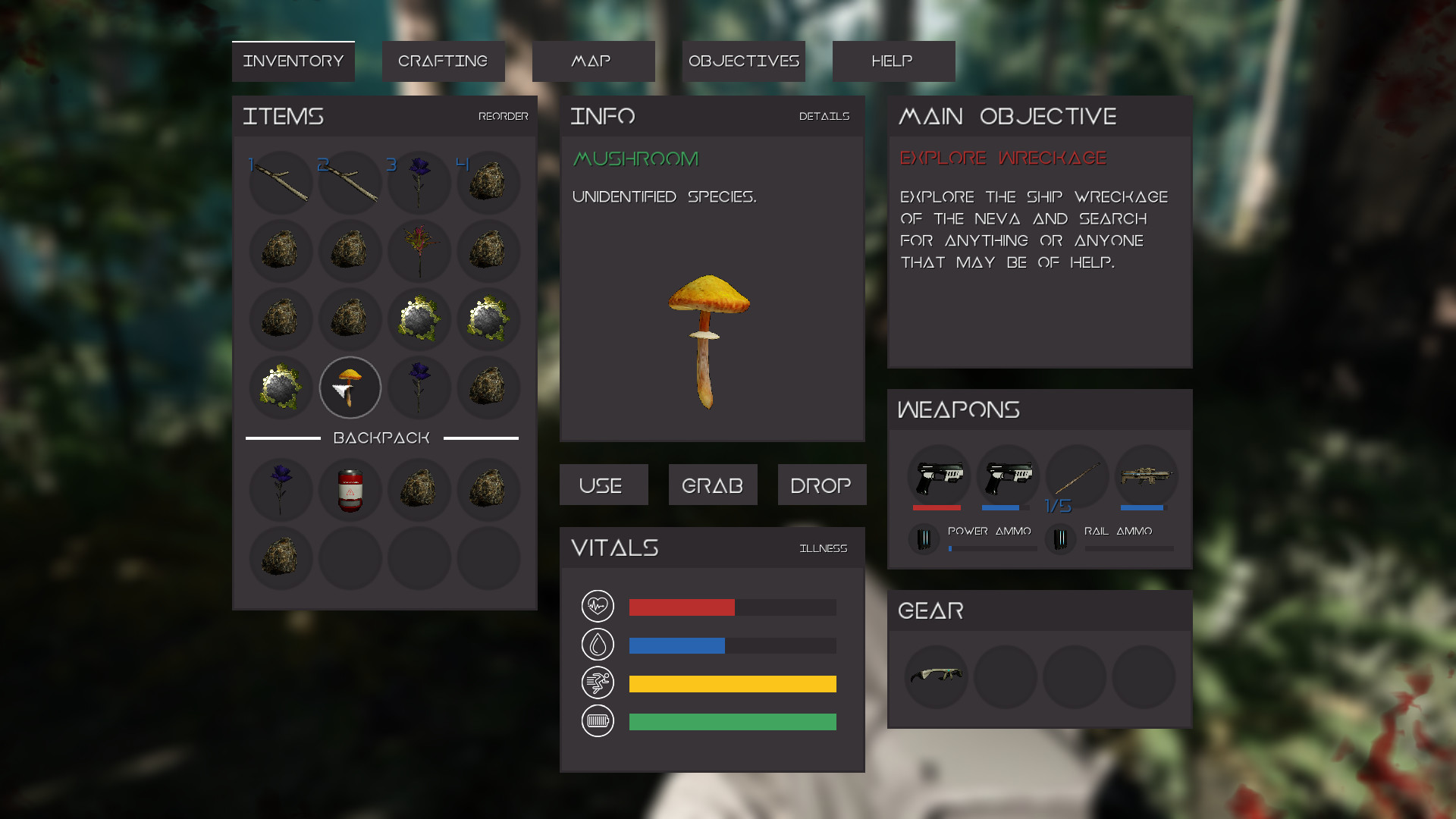
Task: Switch to the Crafting tab
Action: (443, 61)
